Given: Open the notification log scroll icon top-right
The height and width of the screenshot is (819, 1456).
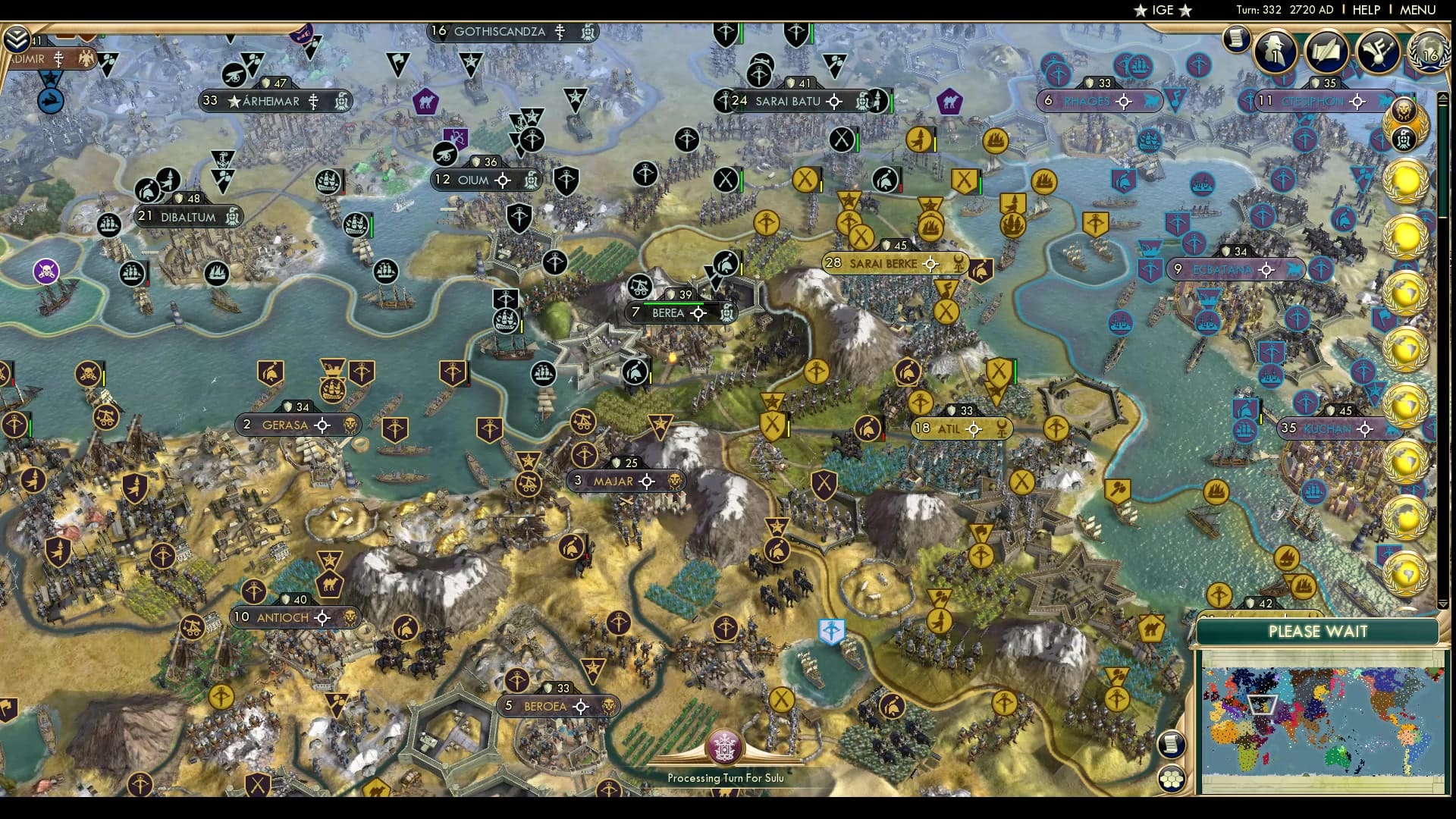Looking at the screenshot, I should tap(1238, 38).
